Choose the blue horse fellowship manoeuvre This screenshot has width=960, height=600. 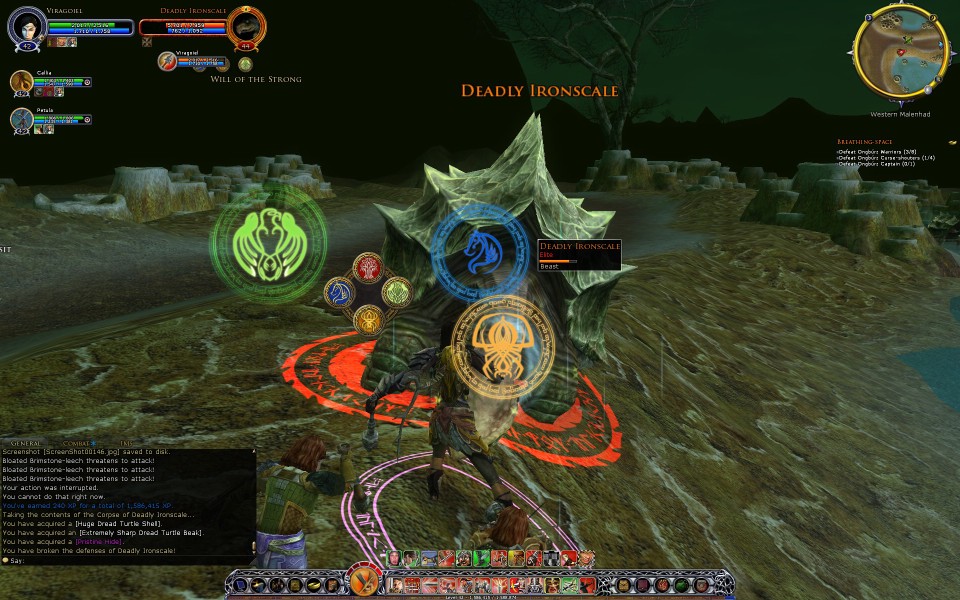click(481, 251)
